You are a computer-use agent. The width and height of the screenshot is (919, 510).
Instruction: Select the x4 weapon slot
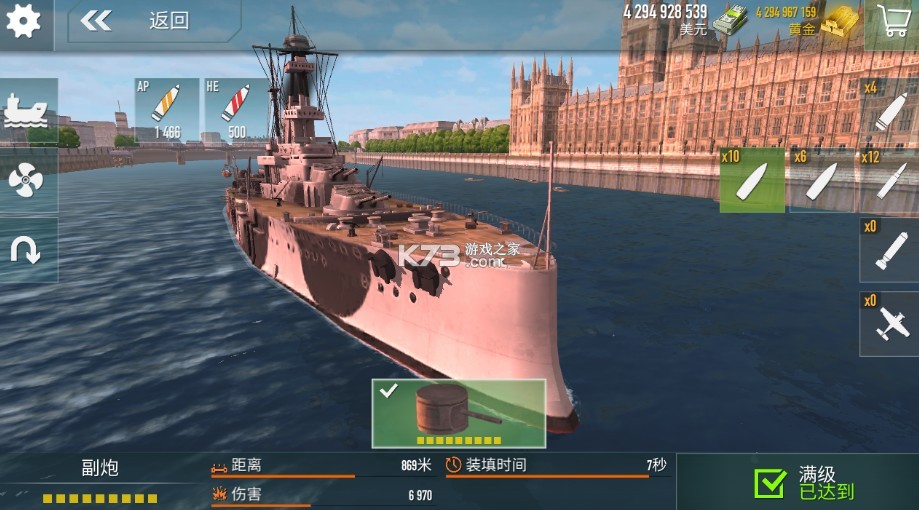click(889, 111)
